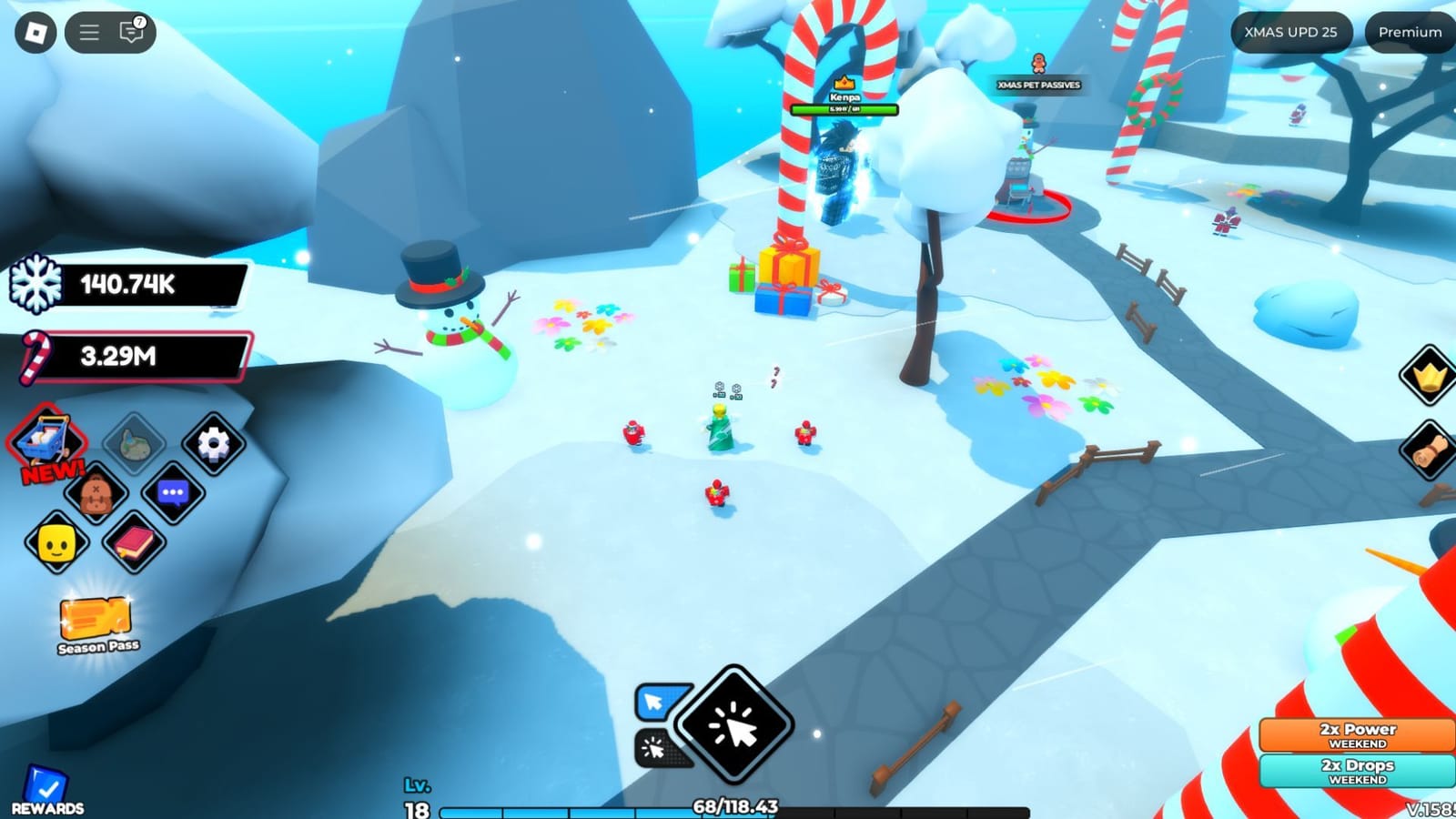
Task: Toggle the small click cursor option
Action: [652, 749]
